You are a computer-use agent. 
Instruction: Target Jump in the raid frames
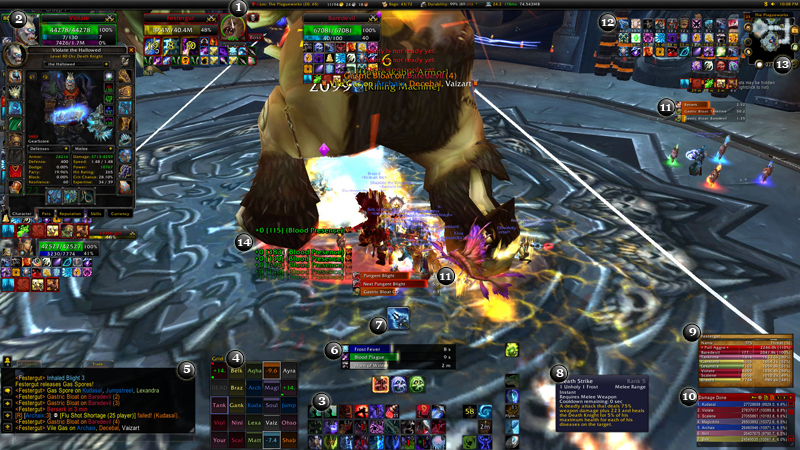[x=289, y=405]
